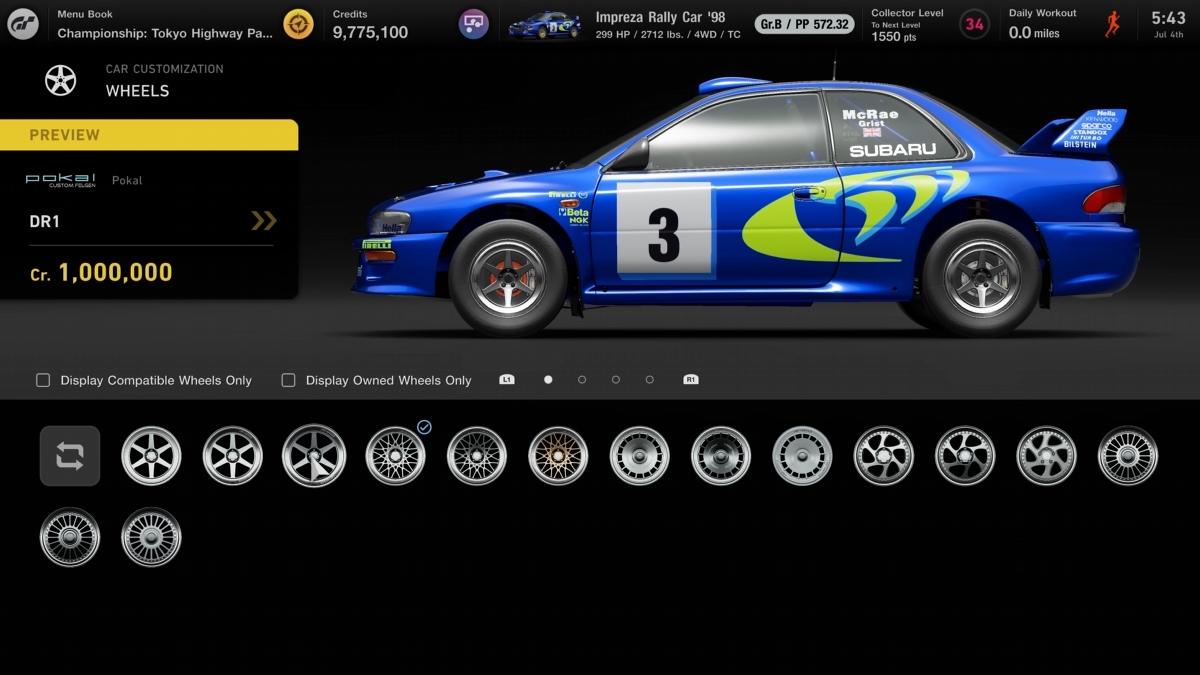
Task: Select the bronze mesh wheel thumbnail
Action: [x=558, y=456]
